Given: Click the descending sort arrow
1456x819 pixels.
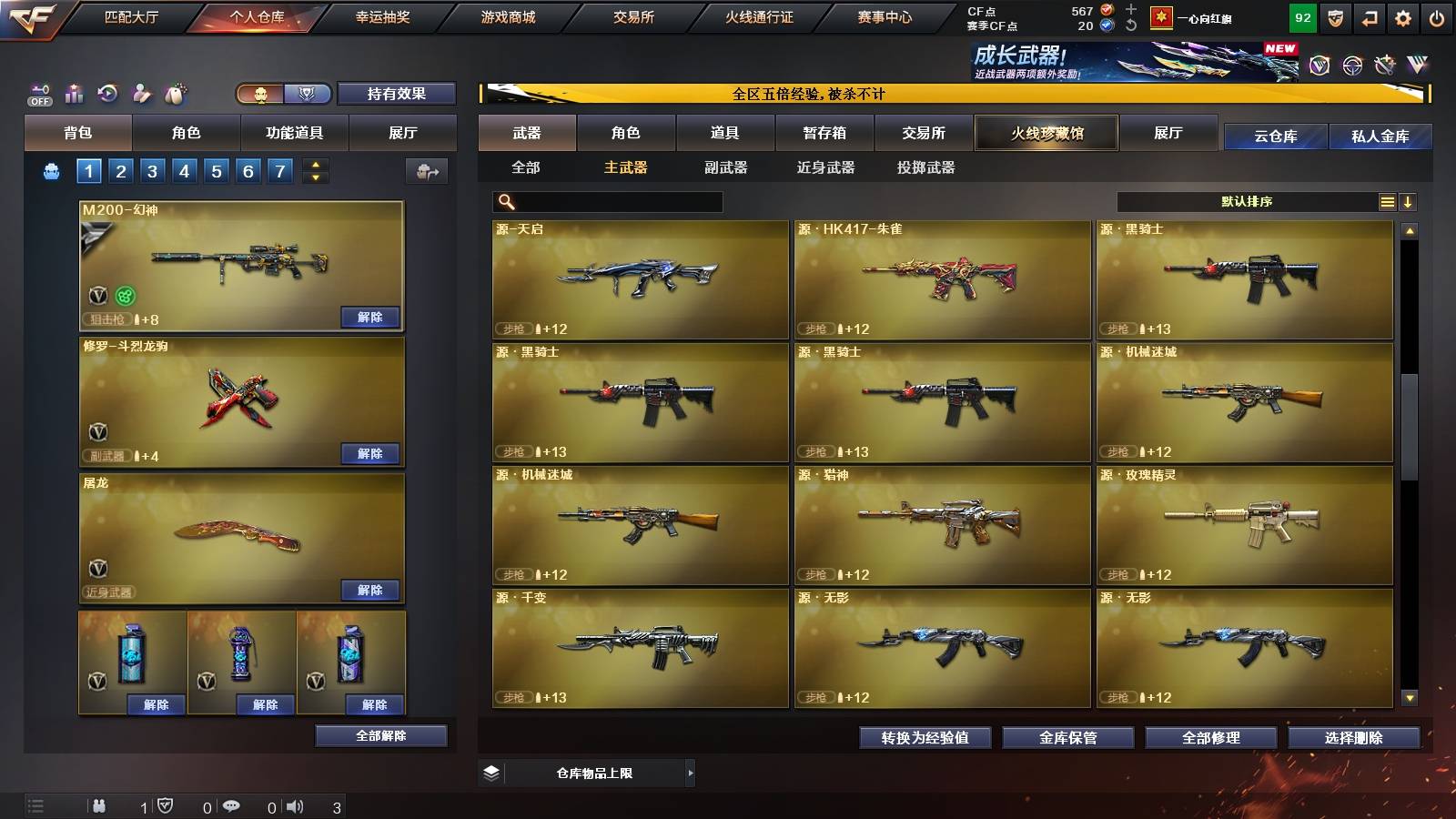Looking at the screenshot, I should pos(1410,201).
